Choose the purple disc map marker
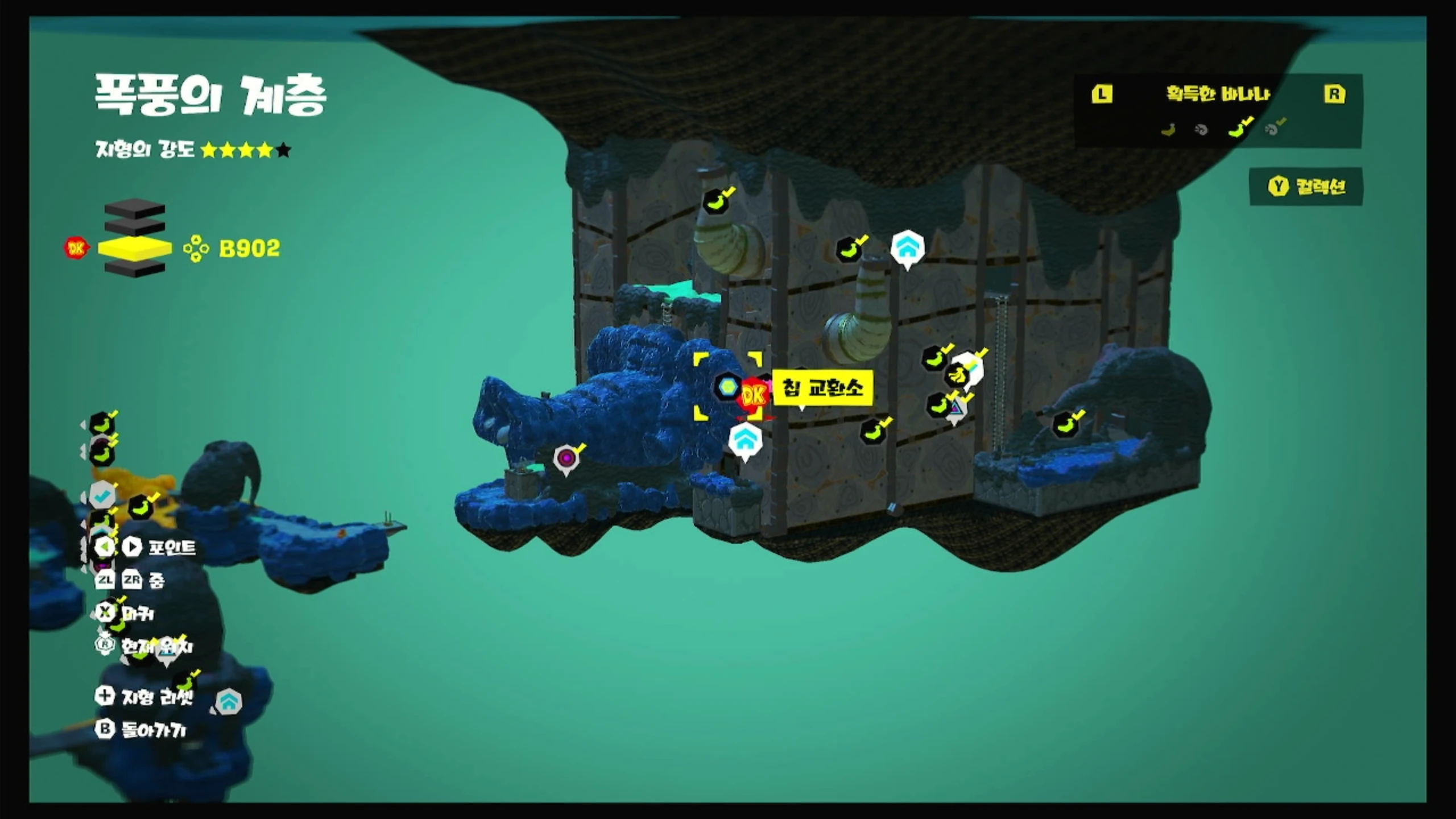This screenshot has height=819, width=1456. coord(566,458)
